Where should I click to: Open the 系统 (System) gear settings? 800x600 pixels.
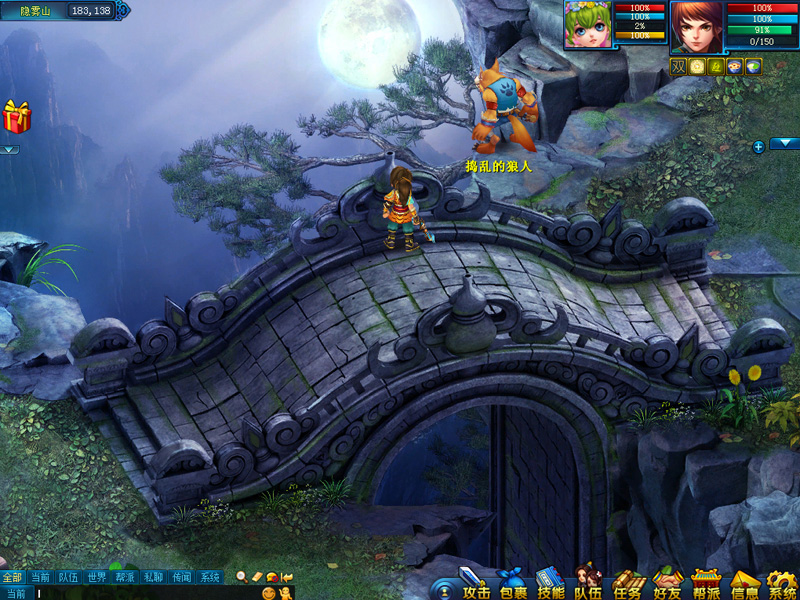coord(782,584)
